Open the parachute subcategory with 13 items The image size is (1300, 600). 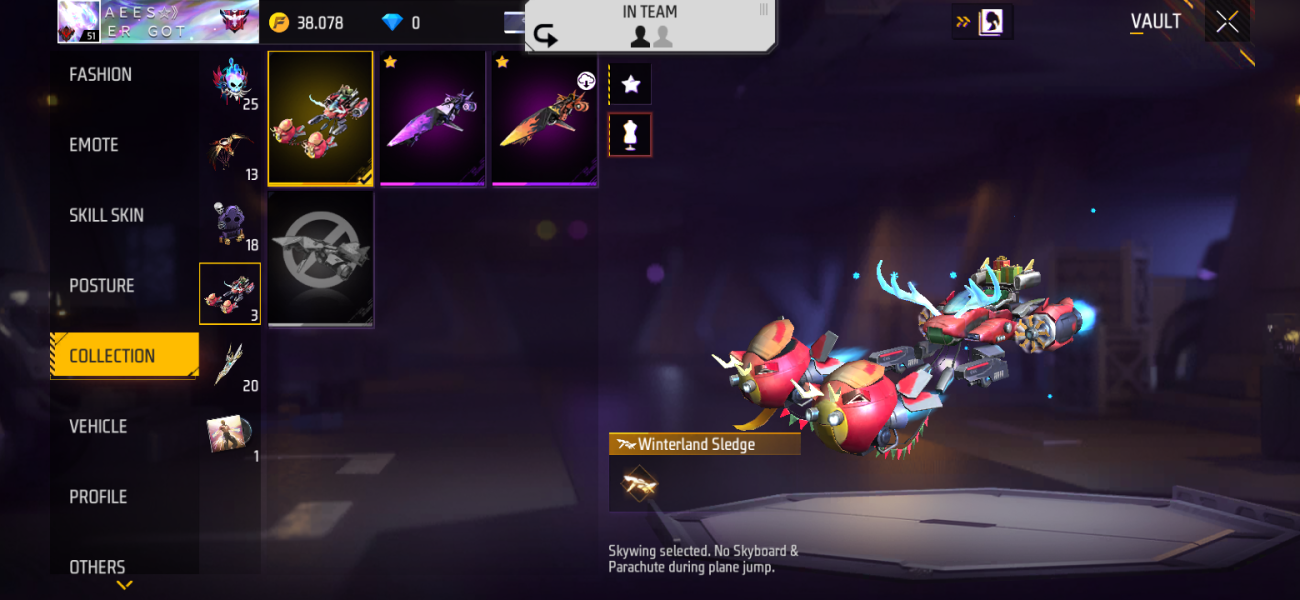230,153
